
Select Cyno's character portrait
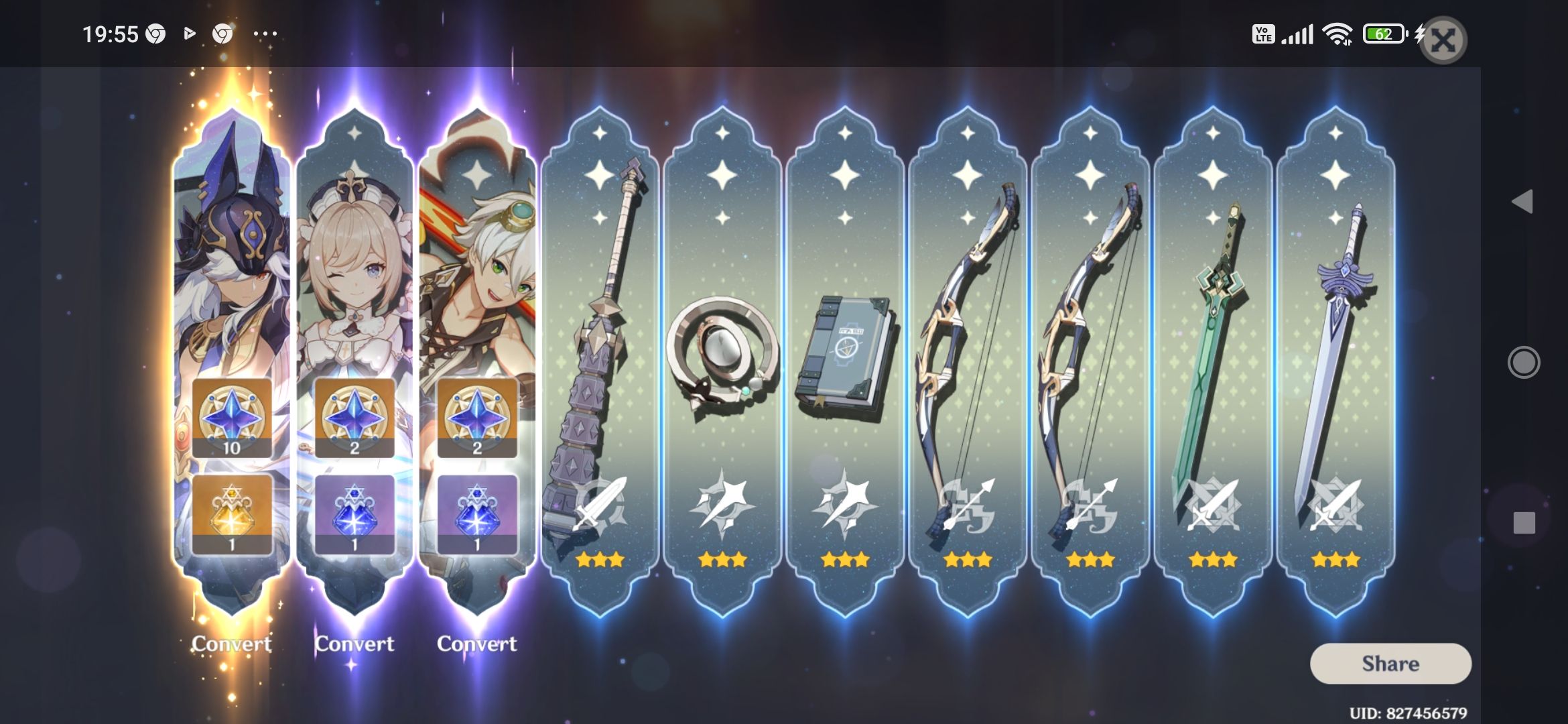click(x=231, y=255)
